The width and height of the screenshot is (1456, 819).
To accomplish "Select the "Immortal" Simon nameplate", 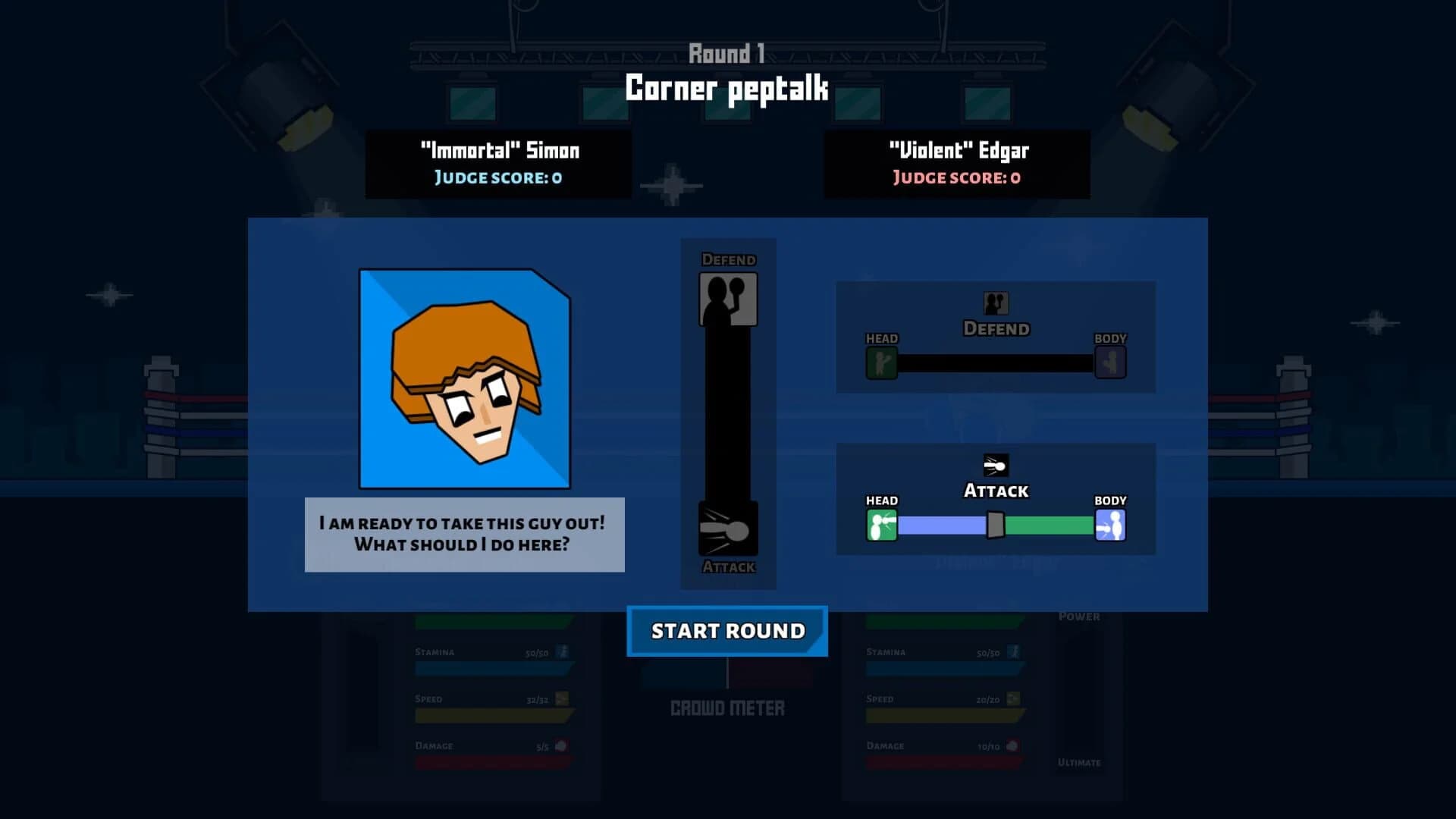I will pyautogui.click(x=500, y=164).
